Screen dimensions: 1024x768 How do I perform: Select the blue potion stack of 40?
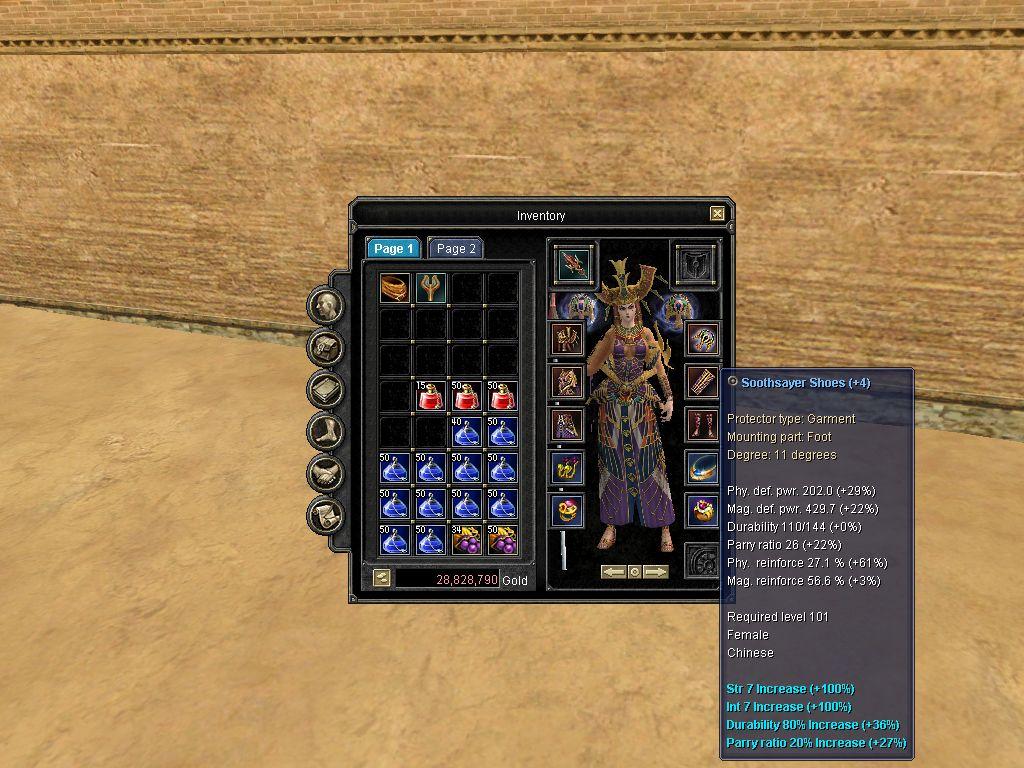click(466, 433)
